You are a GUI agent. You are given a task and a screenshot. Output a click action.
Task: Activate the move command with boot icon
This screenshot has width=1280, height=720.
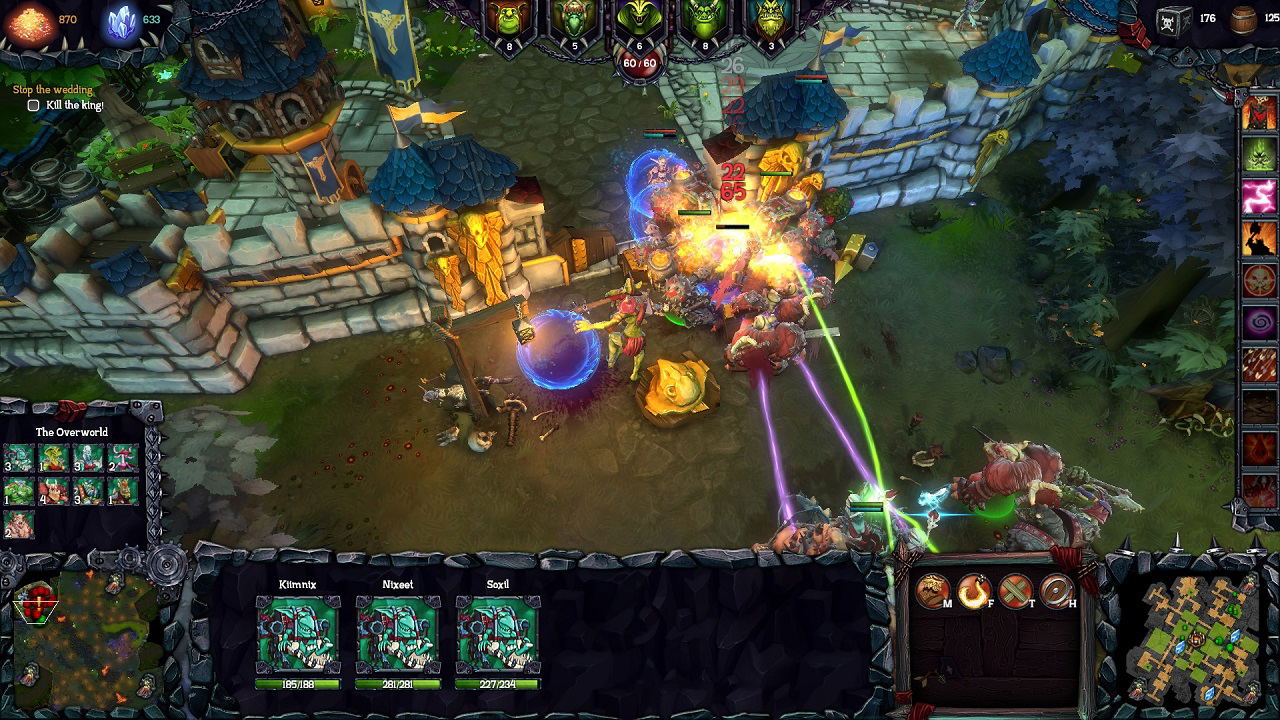coord(933,591)
